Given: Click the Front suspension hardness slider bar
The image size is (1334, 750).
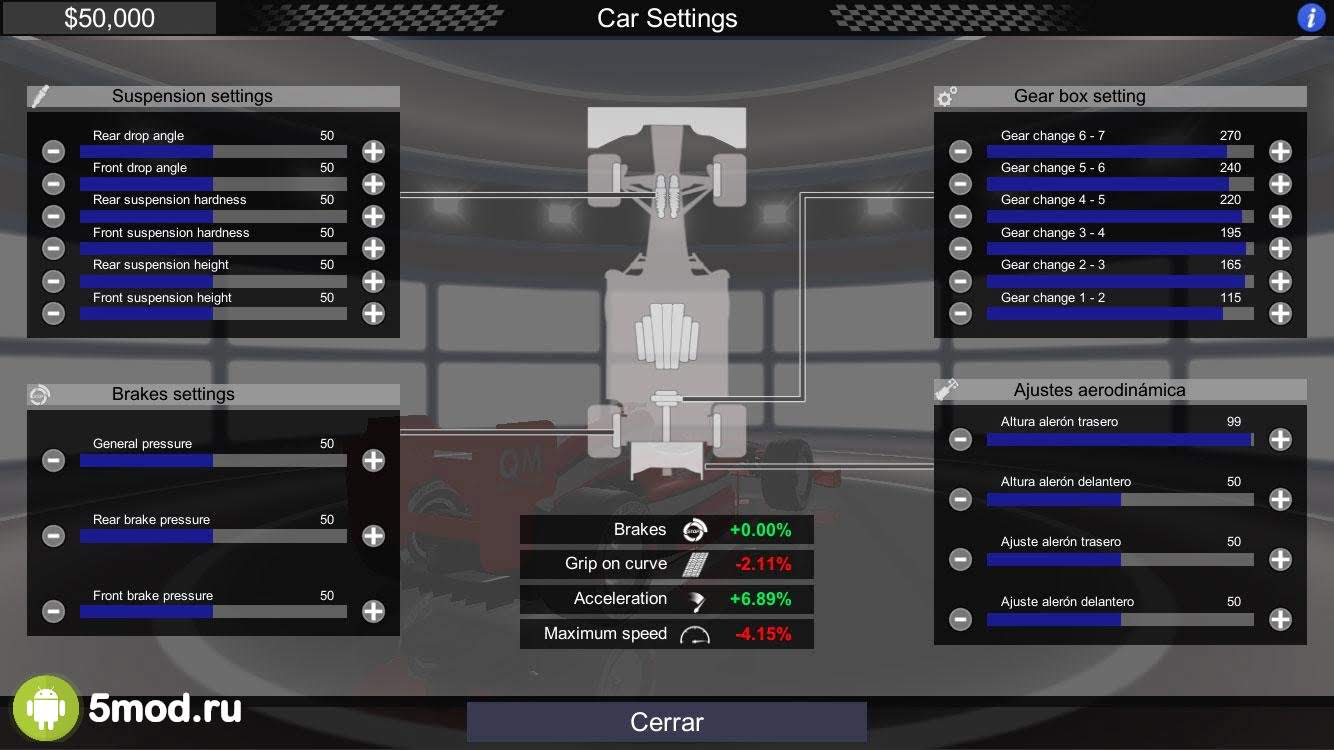Looking at the screenshot, I should [213, 248].
